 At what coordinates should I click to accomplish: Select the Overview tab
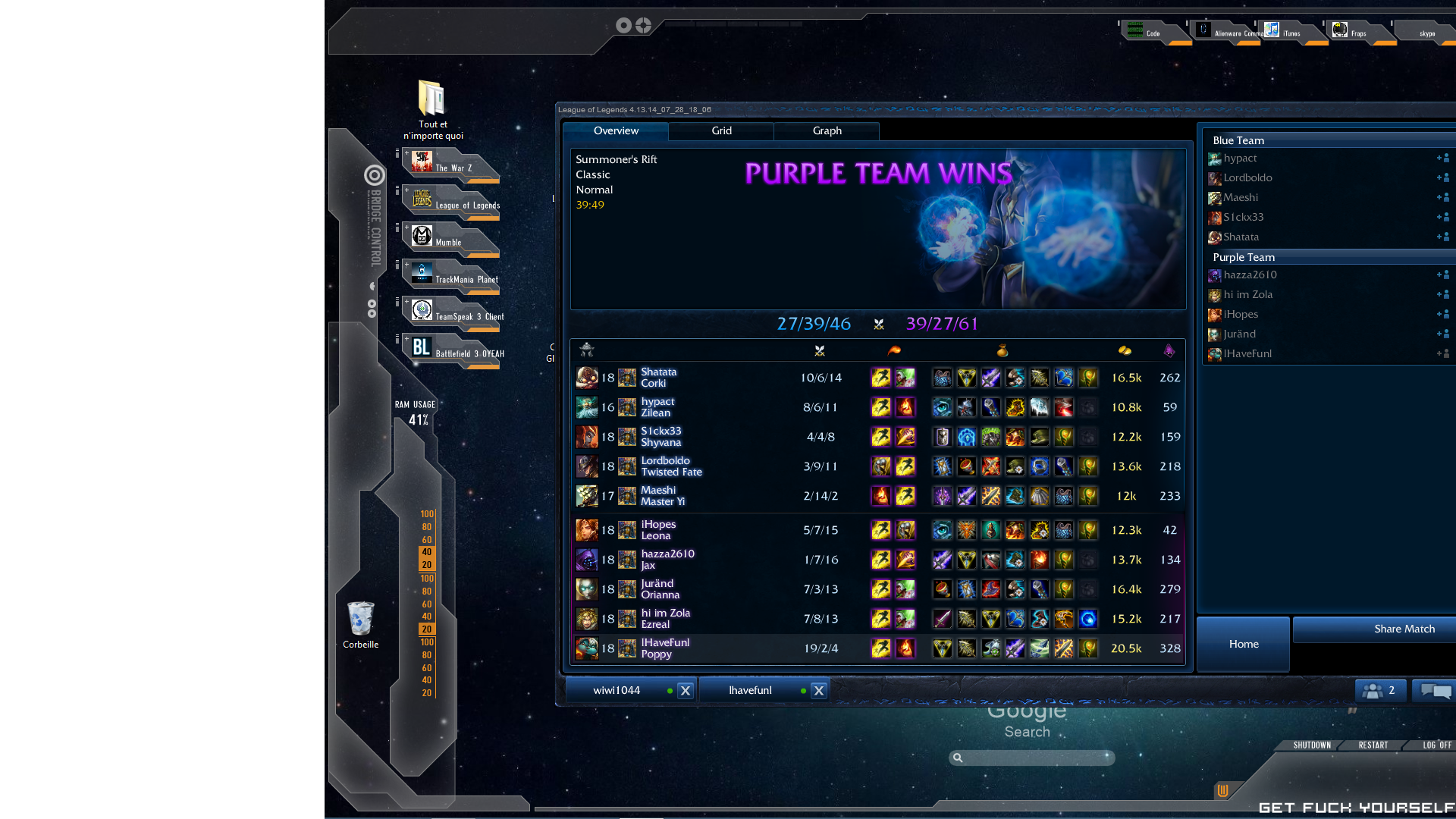click(616, 131)
